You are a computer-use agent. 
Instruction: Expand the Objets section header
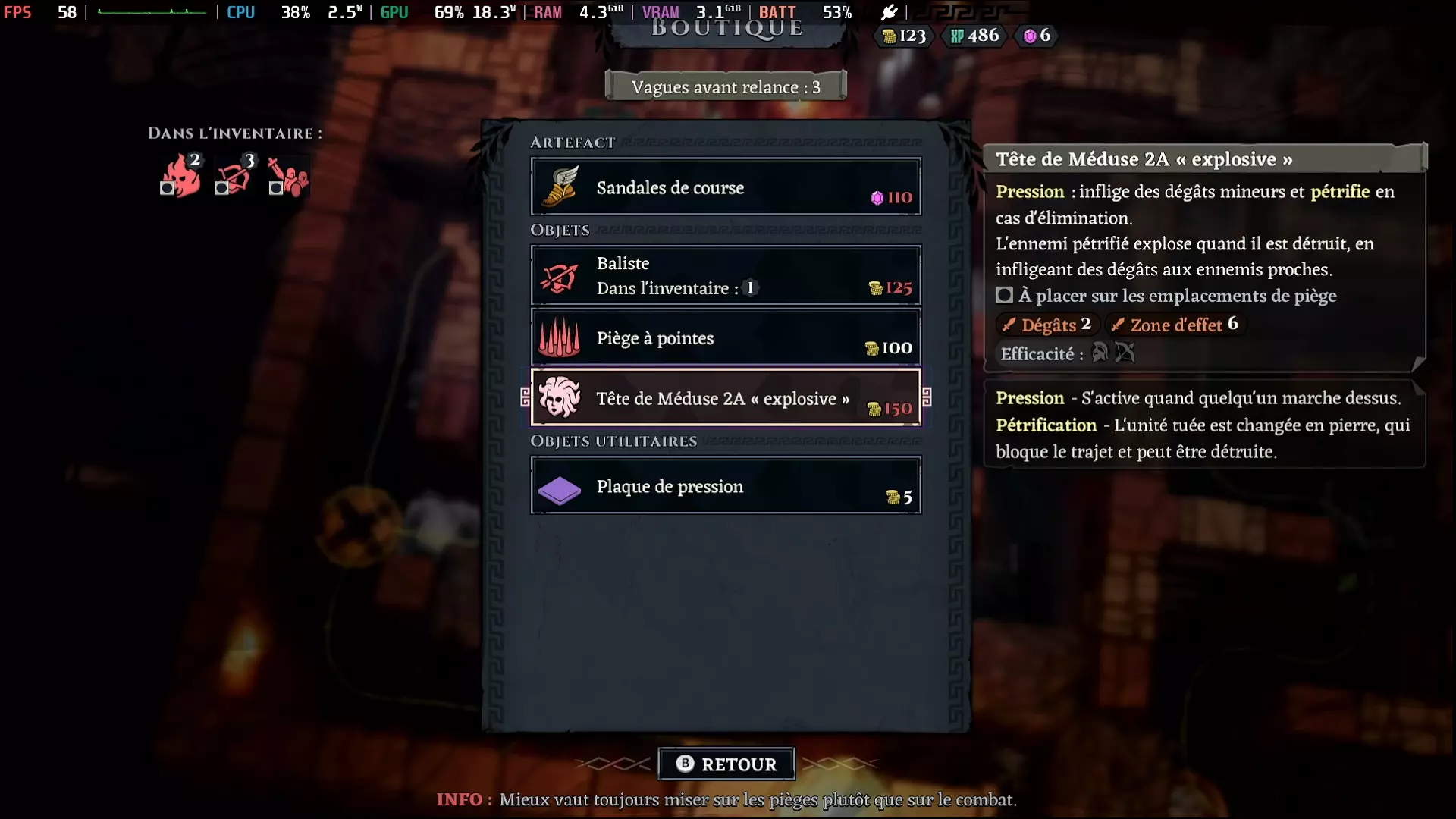[560, 231]
